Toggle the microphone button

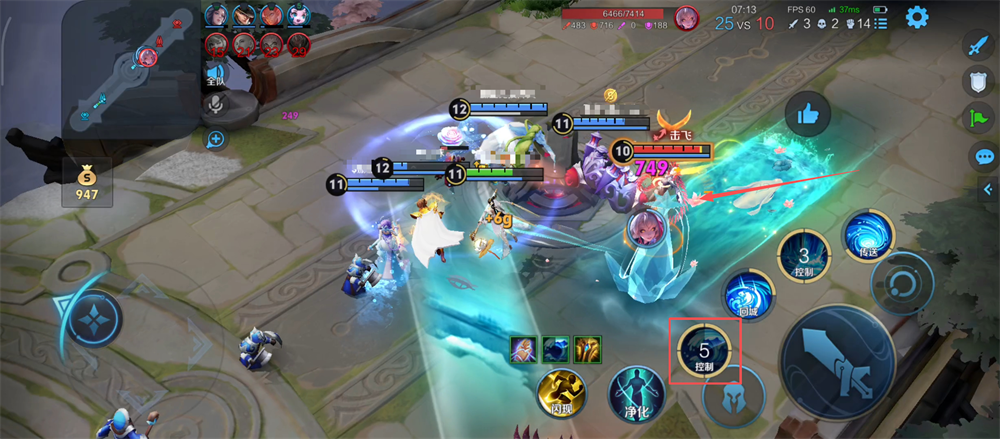[215, 106]
